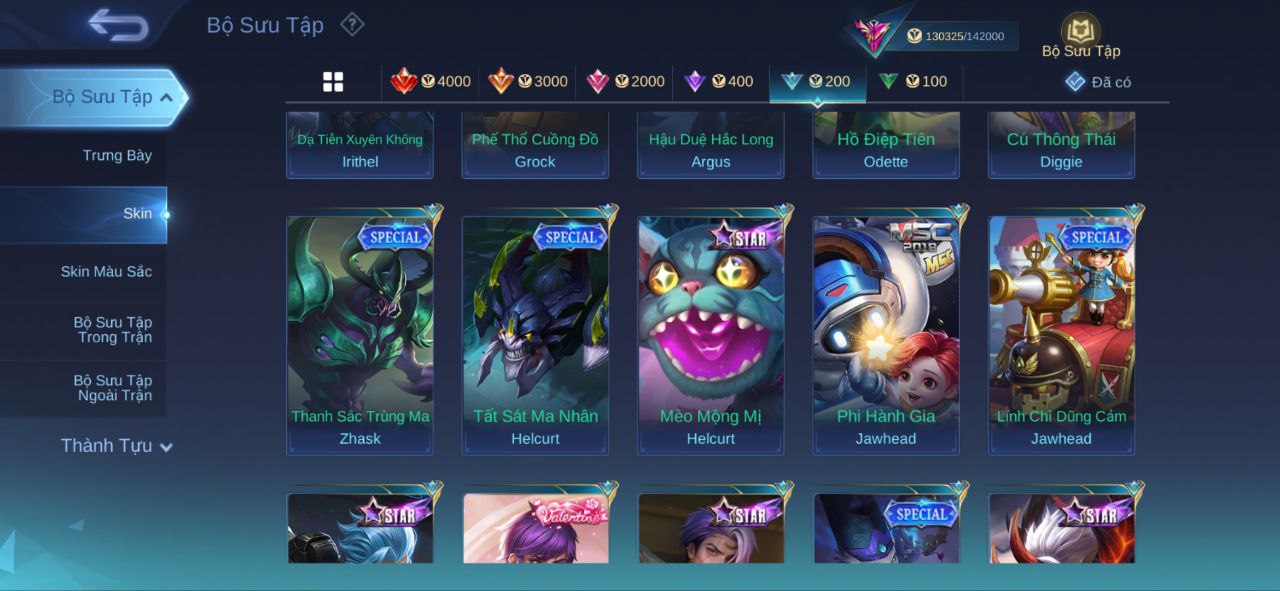Open Bộ Sưu Tập Trong Trận
The height and width of the screenshot is (591, 1280).
(x=112, y=329)
